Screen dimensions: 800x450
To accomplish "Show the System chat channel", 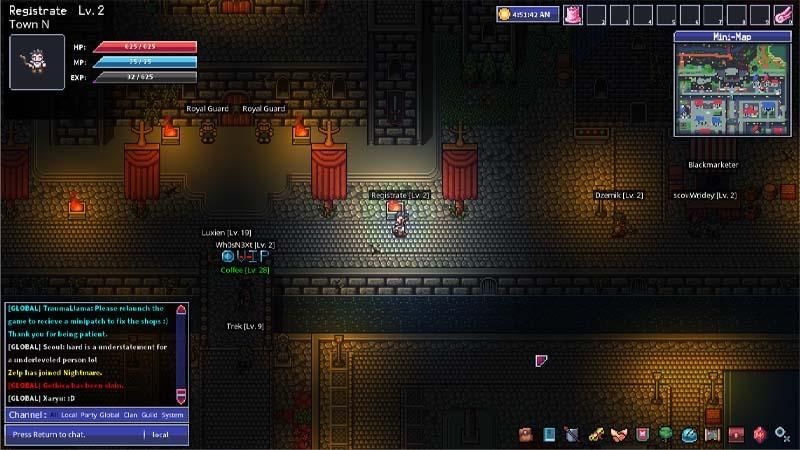I will pyautogui.click(x=173, y=414).
